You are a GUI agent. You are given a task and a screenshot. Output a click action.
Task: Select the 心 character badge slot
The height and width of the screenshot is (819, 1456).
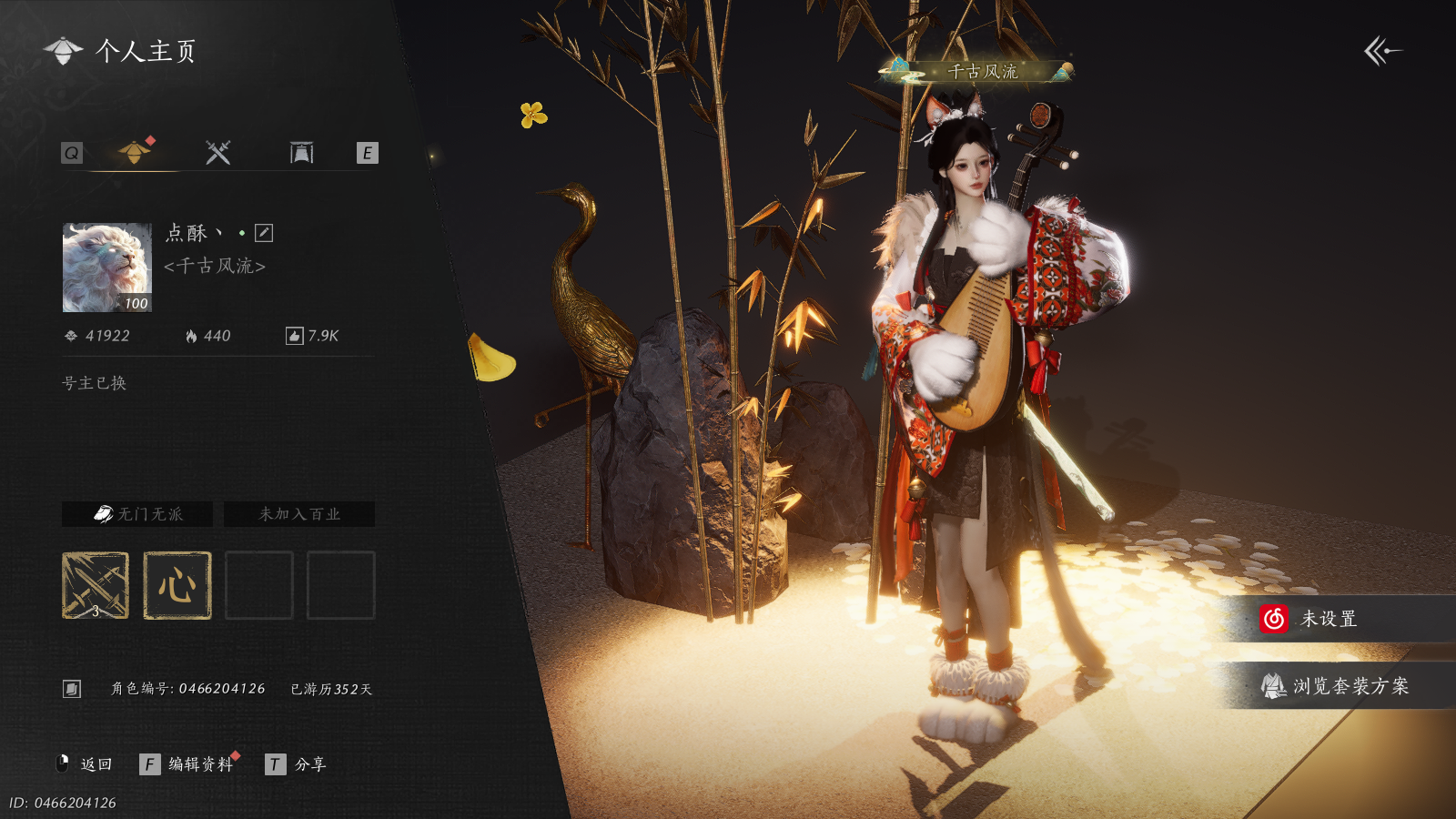[x=177, y=585]
